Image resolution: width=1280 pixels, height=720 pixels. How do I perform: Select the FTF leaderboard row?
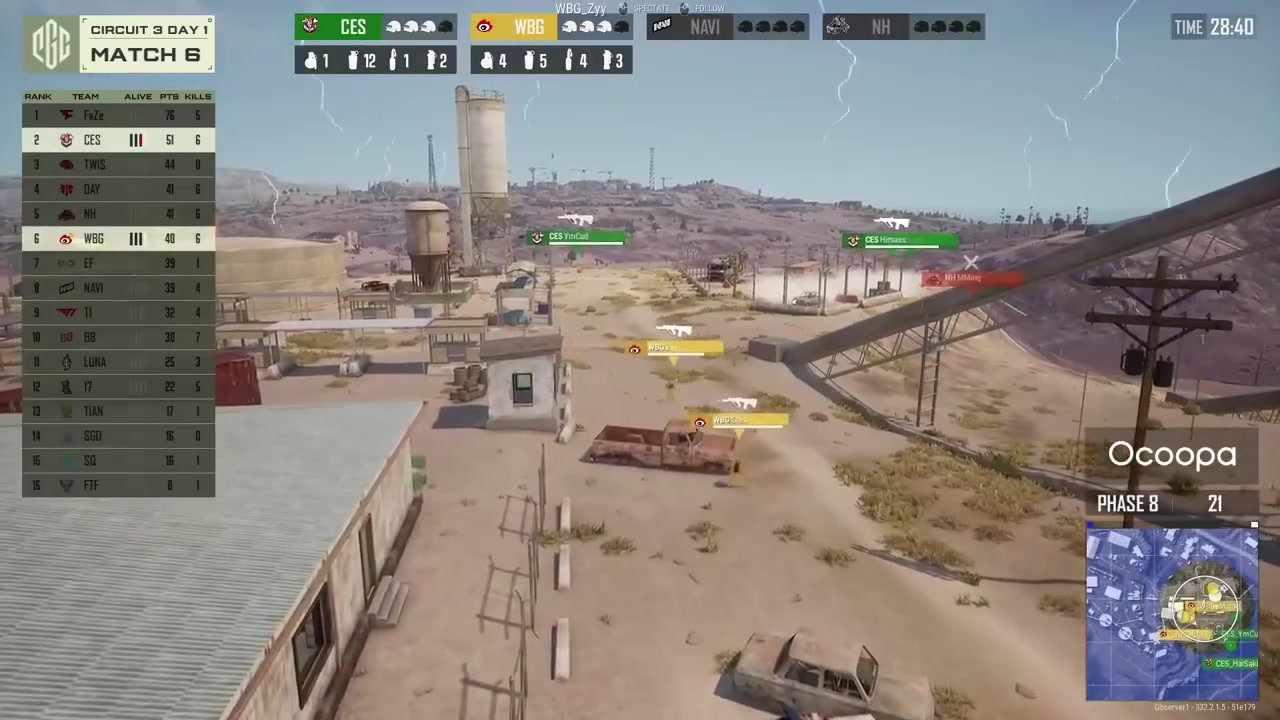click(x=118, y=485)
